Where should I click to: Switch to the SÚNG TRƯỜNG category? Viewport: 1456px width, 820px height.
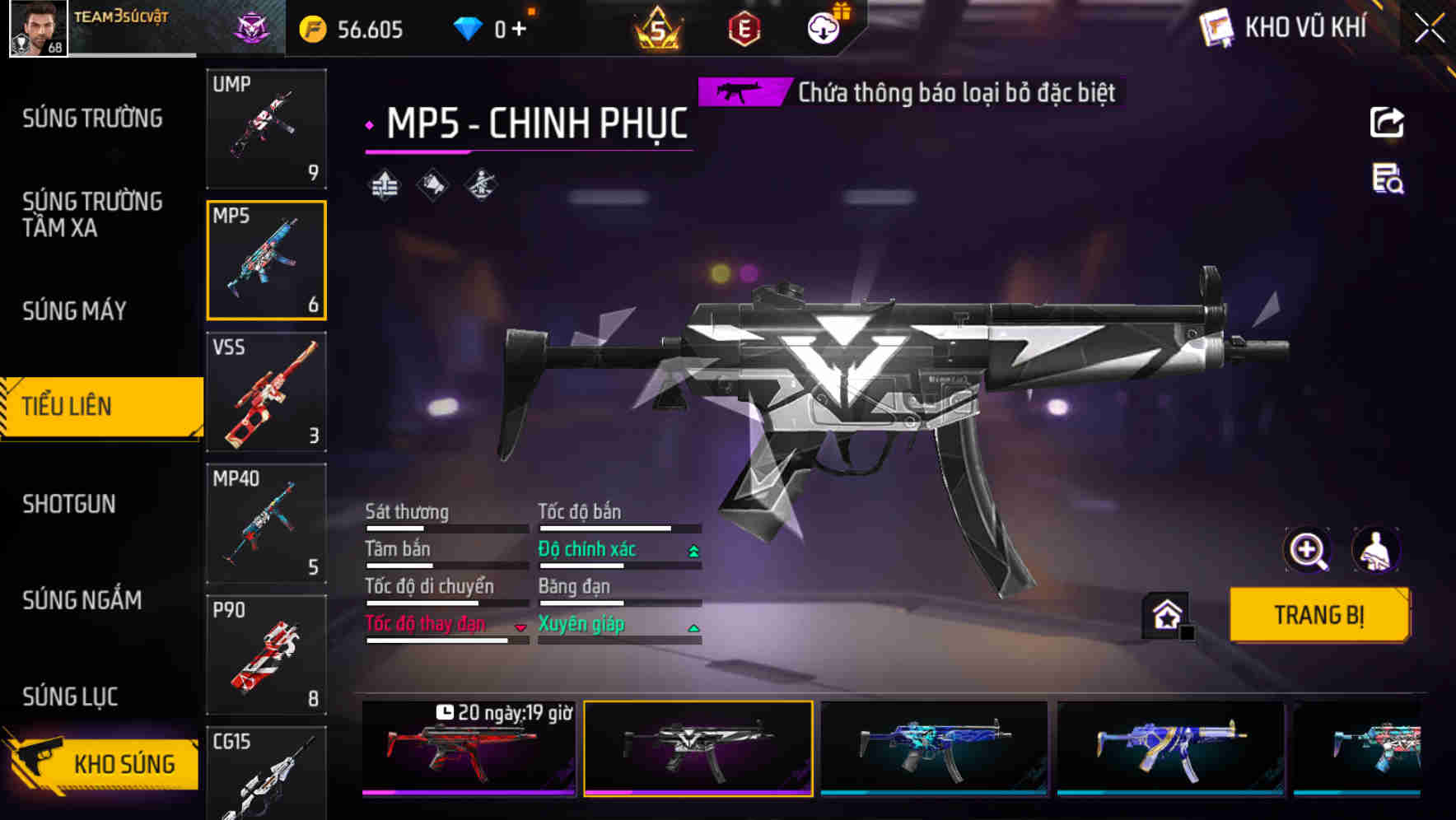pos(92,119)
